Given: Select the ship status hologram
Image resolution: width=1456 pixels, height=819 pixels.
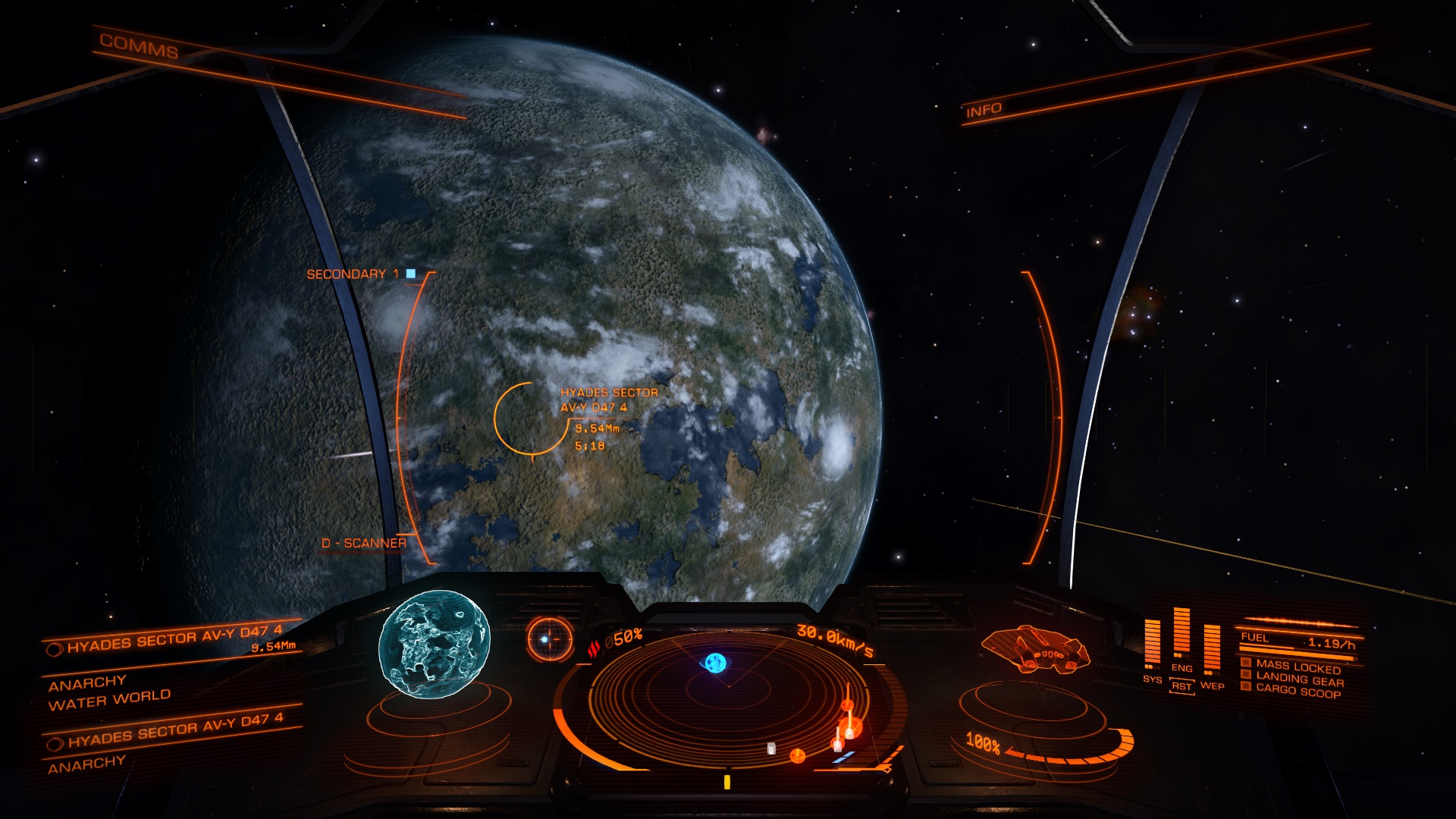Looking at the screenshot, I should tap(1035, 649).
